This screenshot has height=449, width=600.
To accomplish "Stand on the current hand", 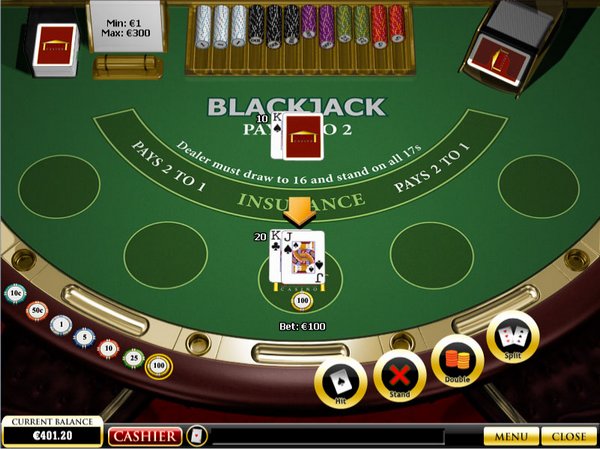I will click(399, 376).
